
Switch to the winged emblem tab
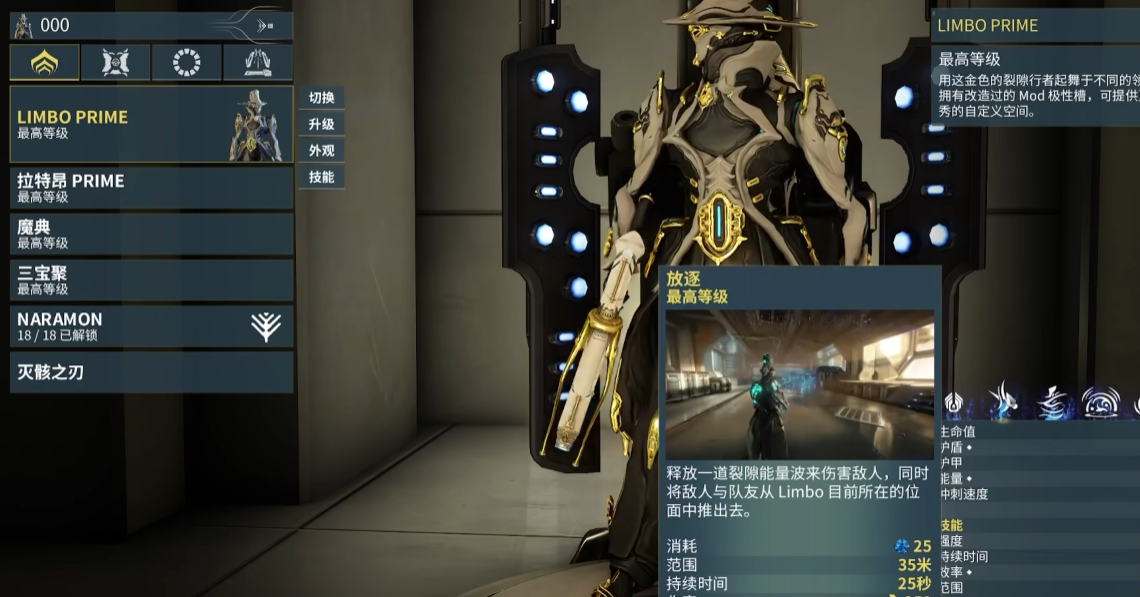pyautogui.click(x=115, y=62)
